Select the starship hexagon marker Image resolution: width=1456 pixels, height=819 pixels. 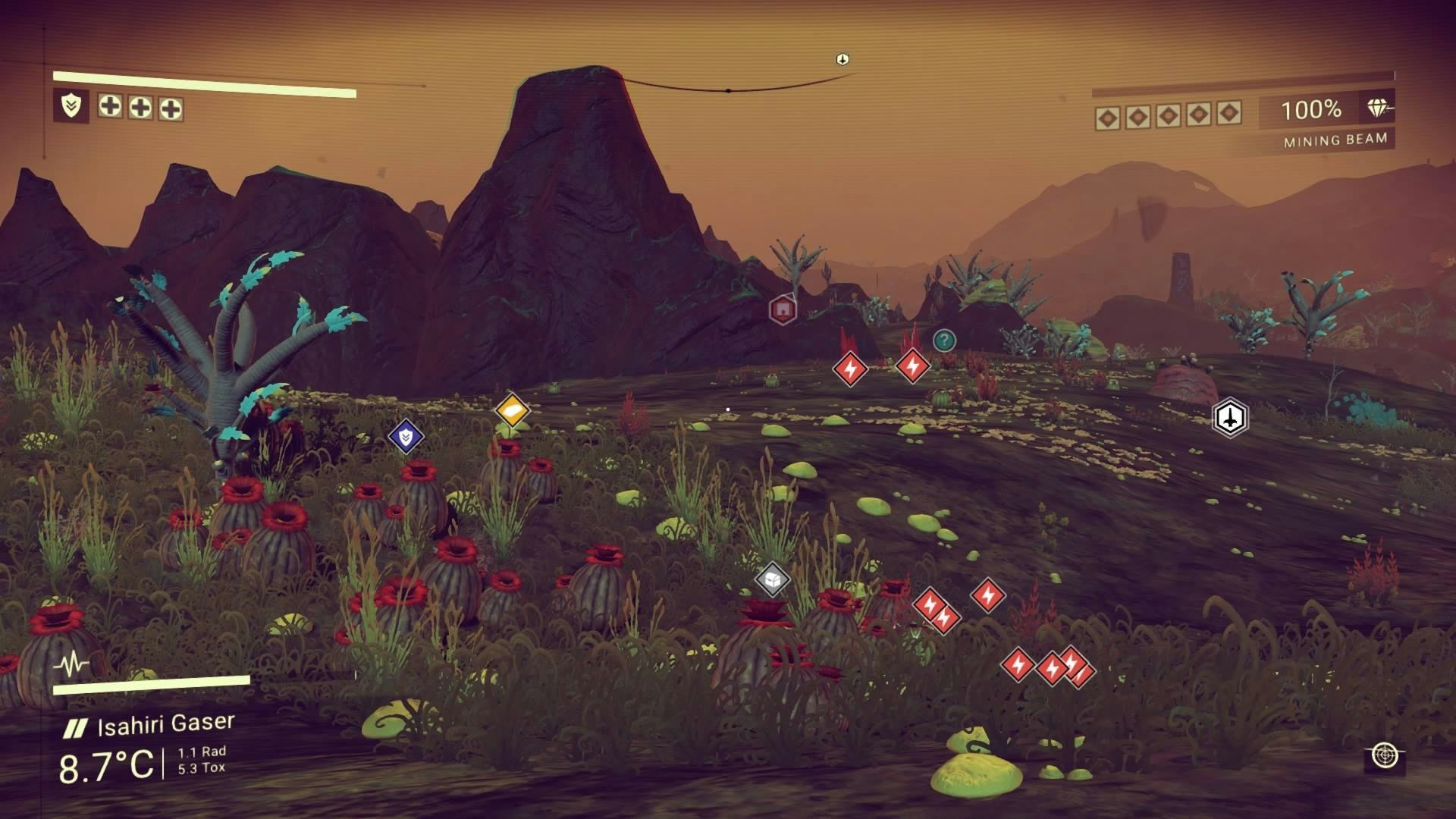[1229, 417]
